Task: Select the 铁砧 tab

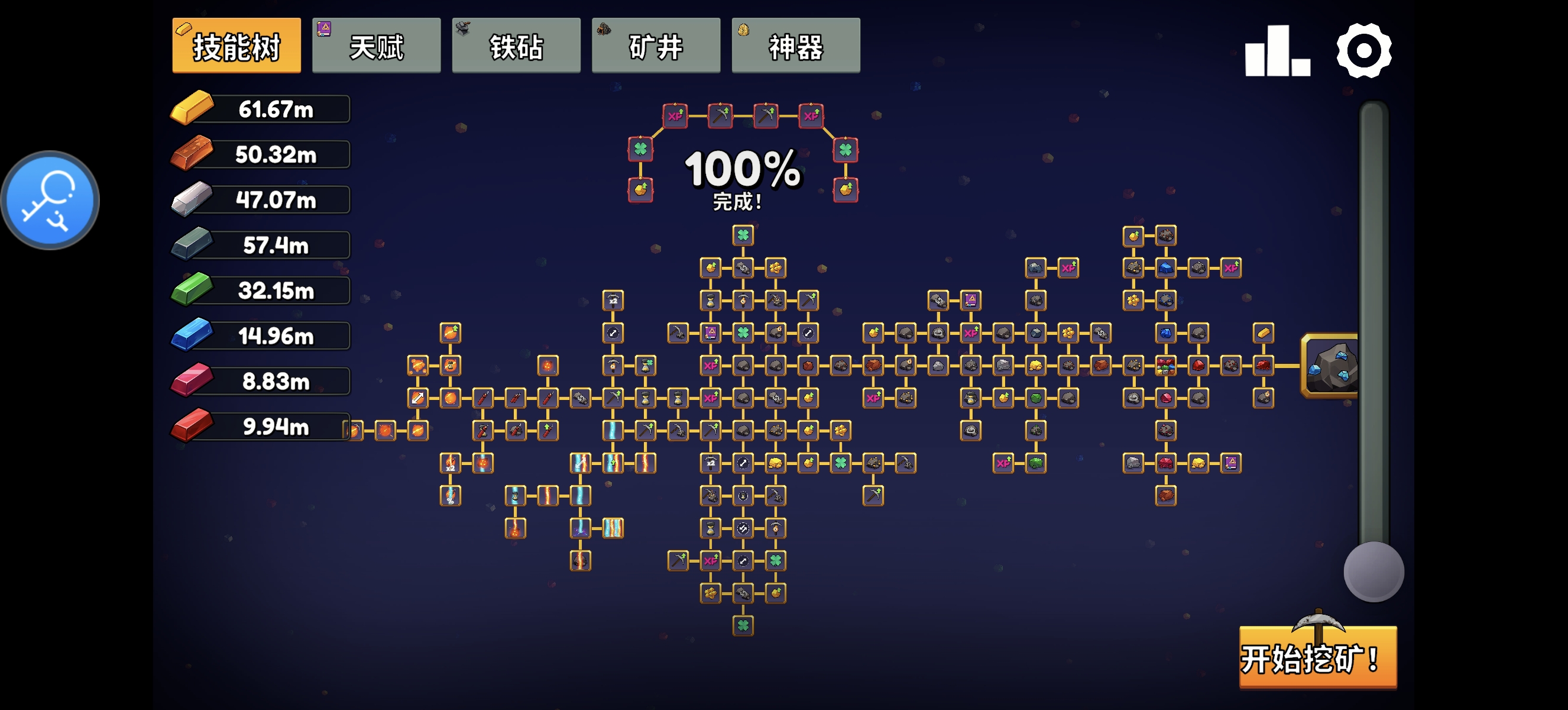Action: click(x=516, y=46)
